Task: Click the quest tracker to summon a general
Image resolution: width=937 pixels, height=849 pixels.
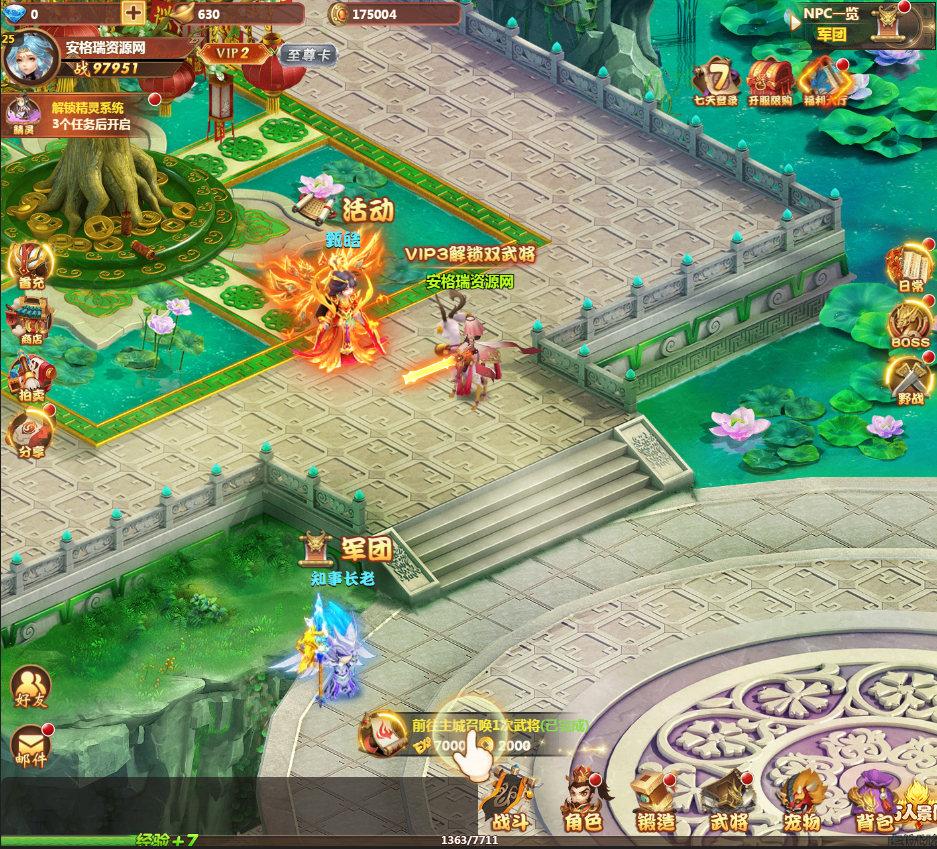Action: (x=470, y=736)
